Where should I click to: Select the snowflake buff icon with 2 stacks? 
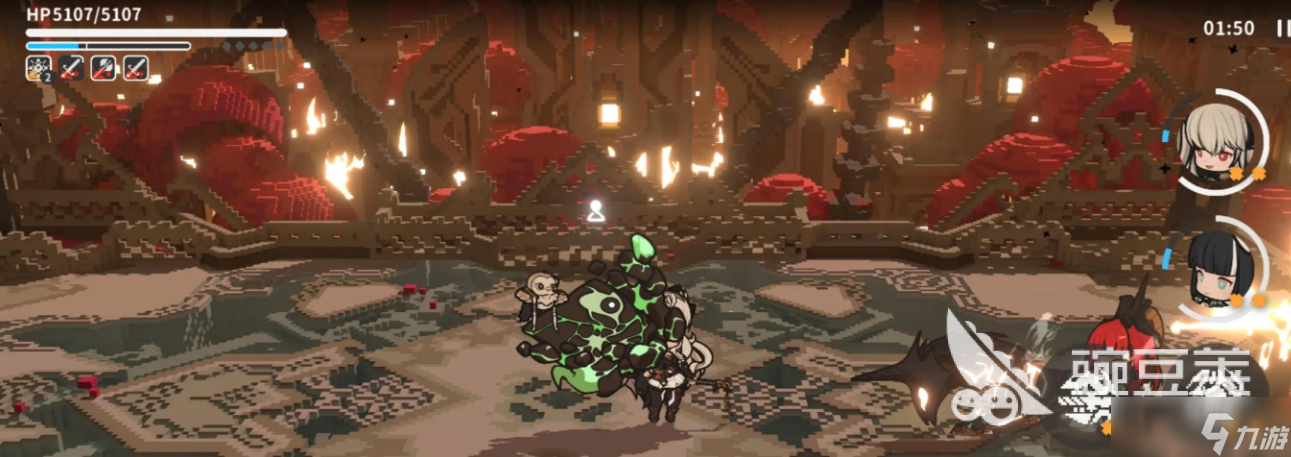click(x=39, y=68)
